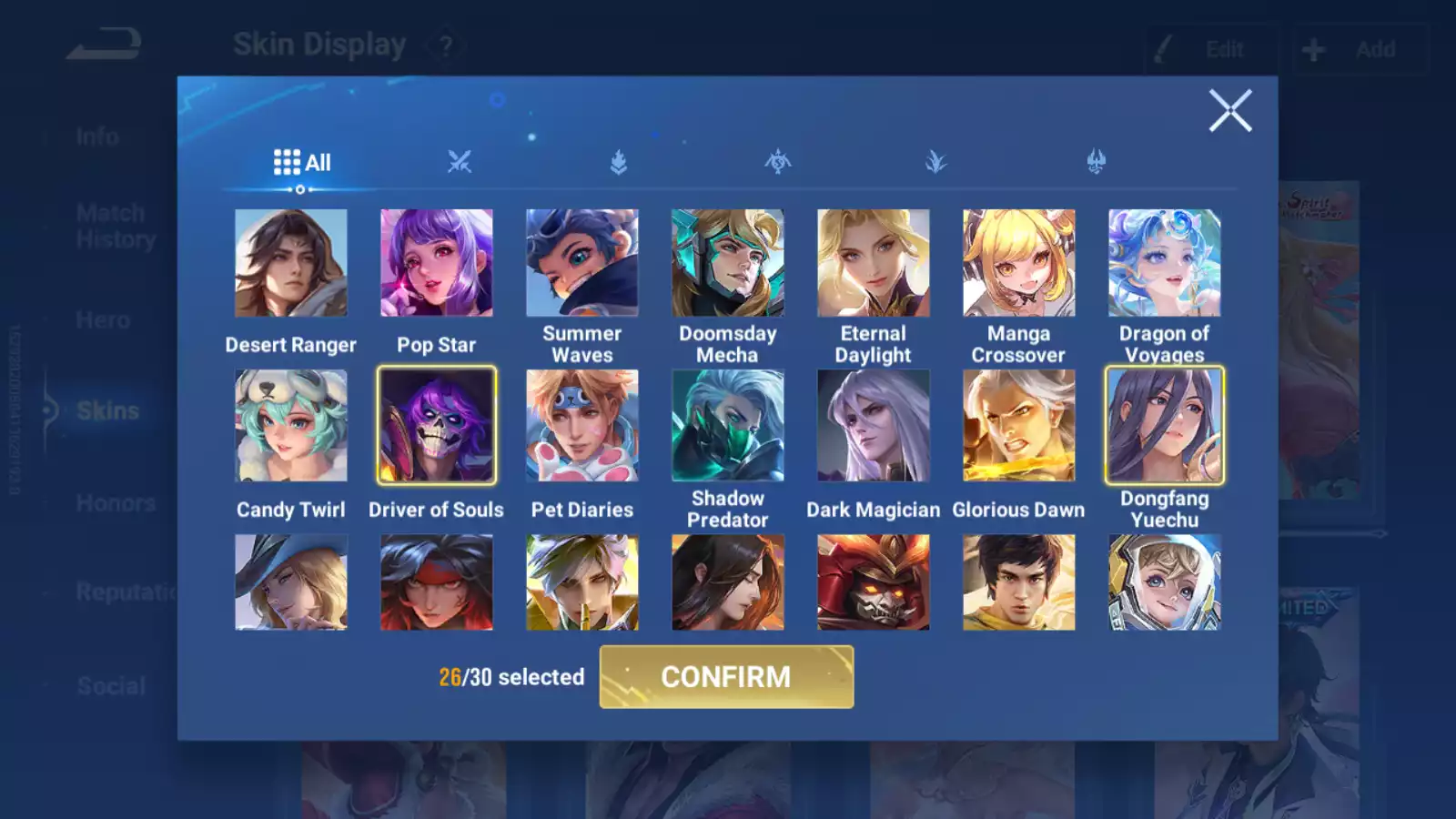1456x819 pixels.
Task: Deselect the Dongfang Yuechu skin
Action: 1165,425
